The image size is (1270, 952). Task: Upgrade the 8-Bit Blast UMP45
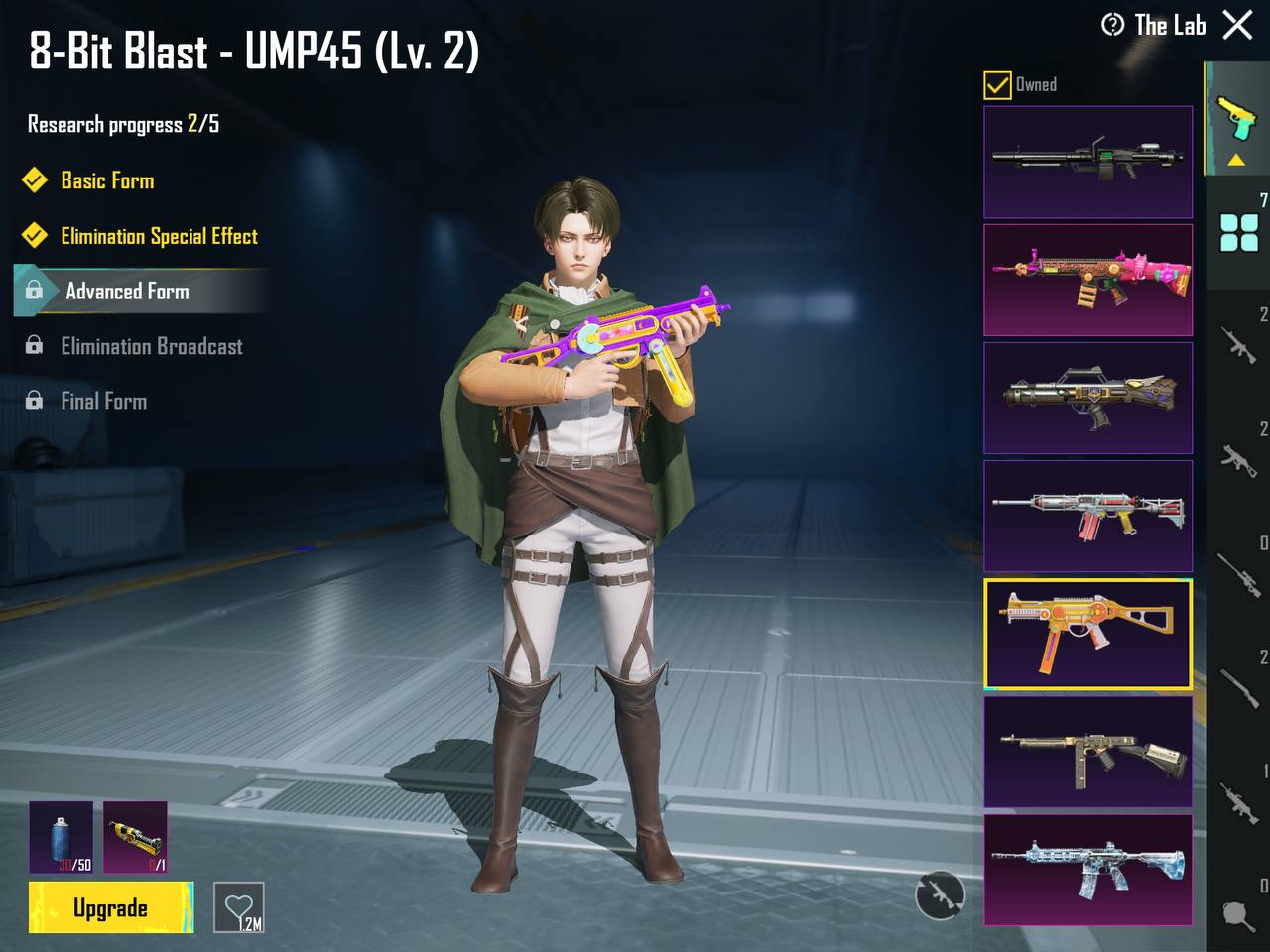[x=110, y=907]
